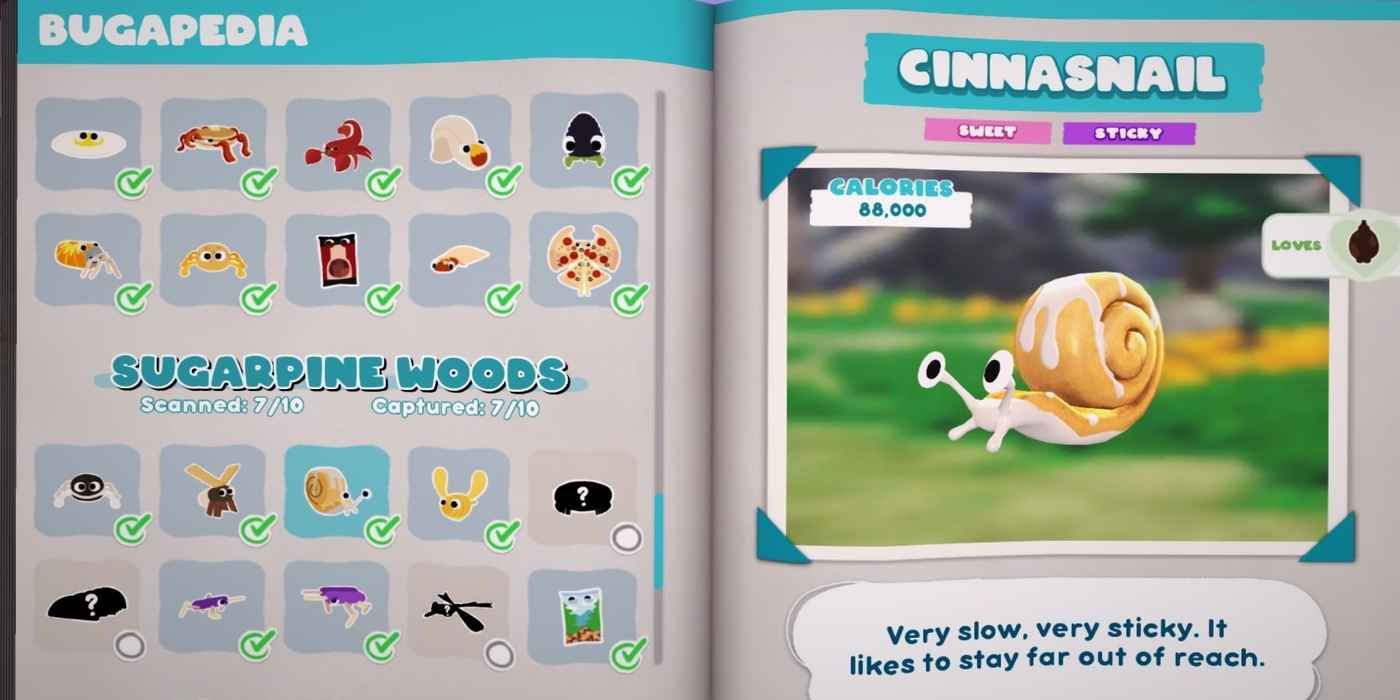Choose the yellow bunny-eared bug entry
This screenshot has width=1400, height=700.
460,492
